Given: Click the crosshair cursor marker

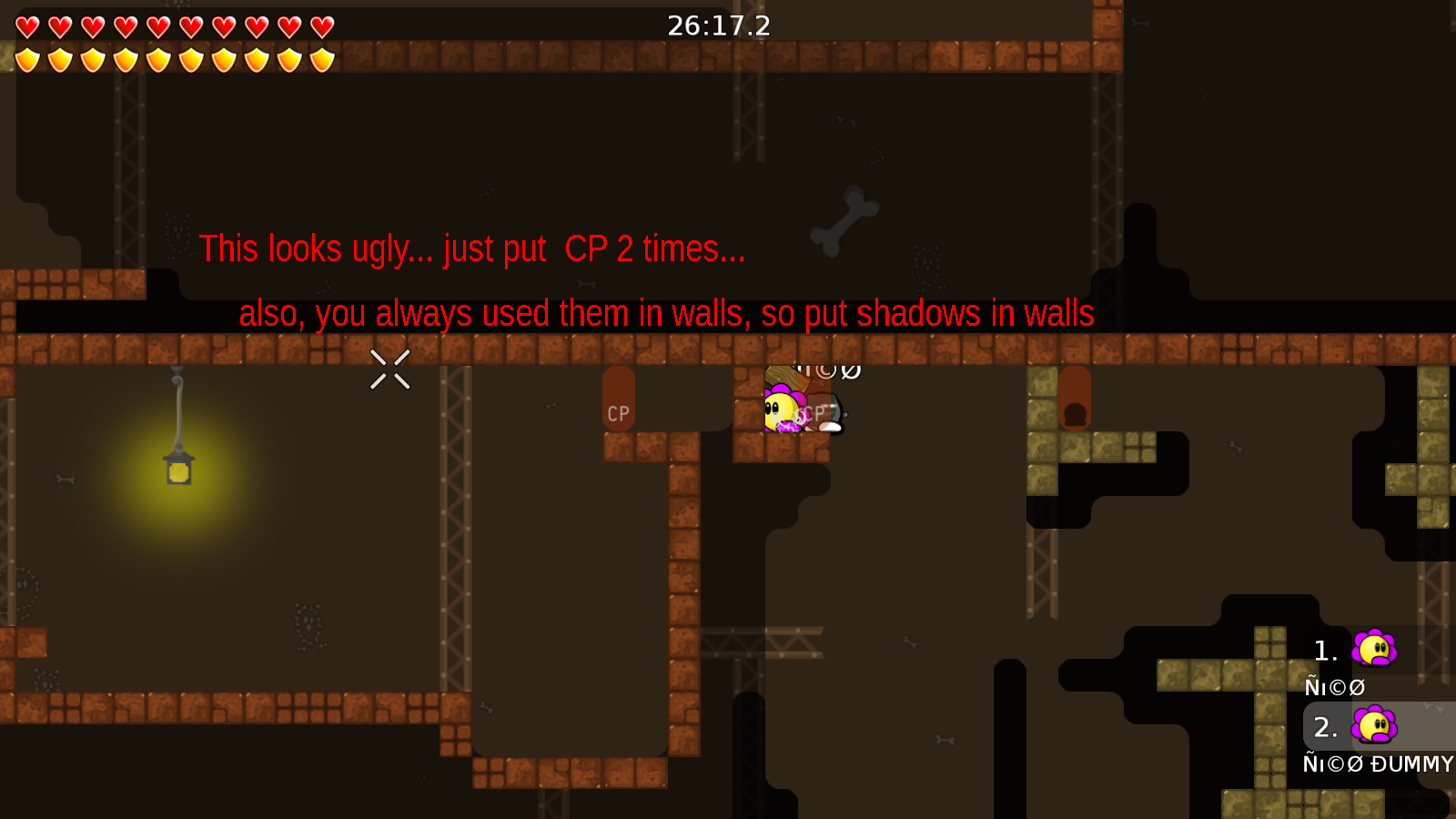Looking at the screenshot, I should [x=389, y=369].
